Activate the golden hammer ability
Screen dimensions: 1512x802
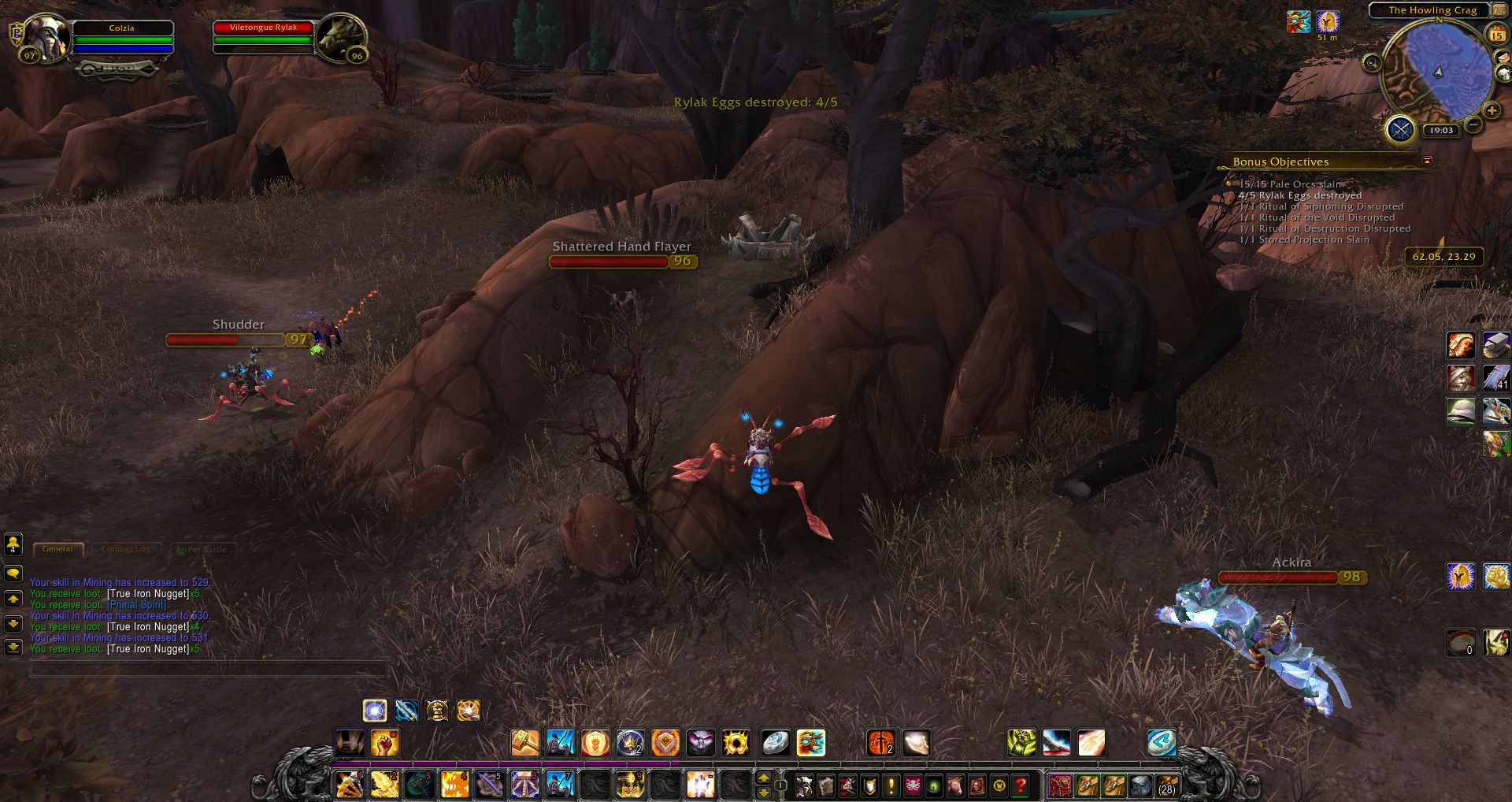click(x=525, y=742)
